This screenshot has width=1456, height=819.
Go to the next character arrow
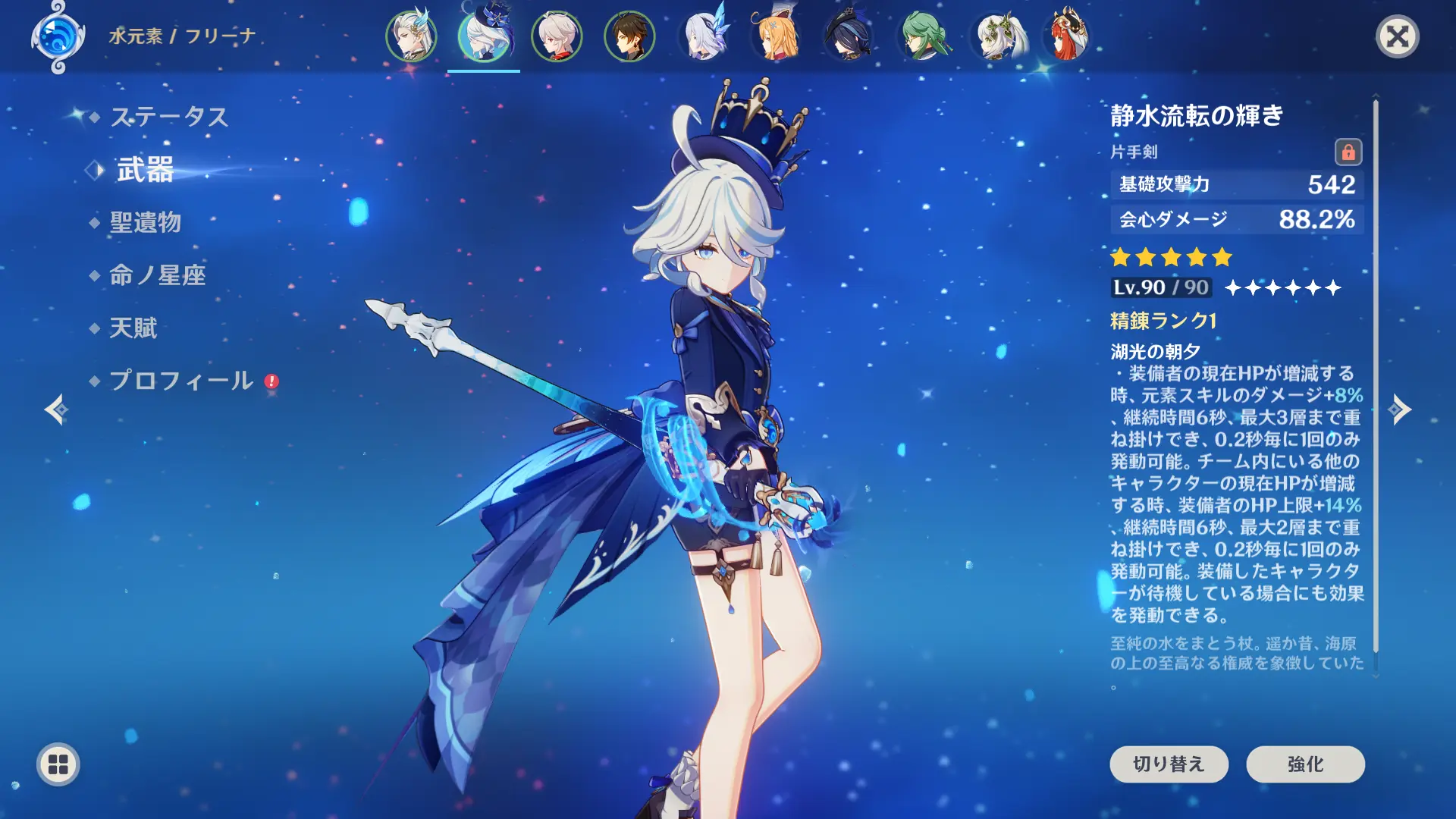[x=1400, y=409]
